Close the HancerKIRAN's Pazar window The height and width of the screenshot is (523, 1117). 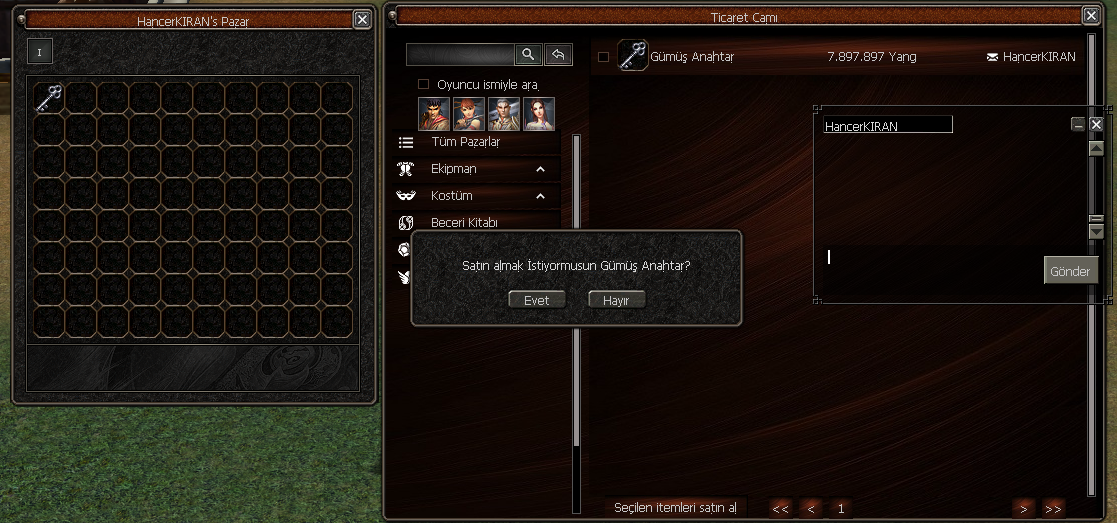click(x=362, y=19)
